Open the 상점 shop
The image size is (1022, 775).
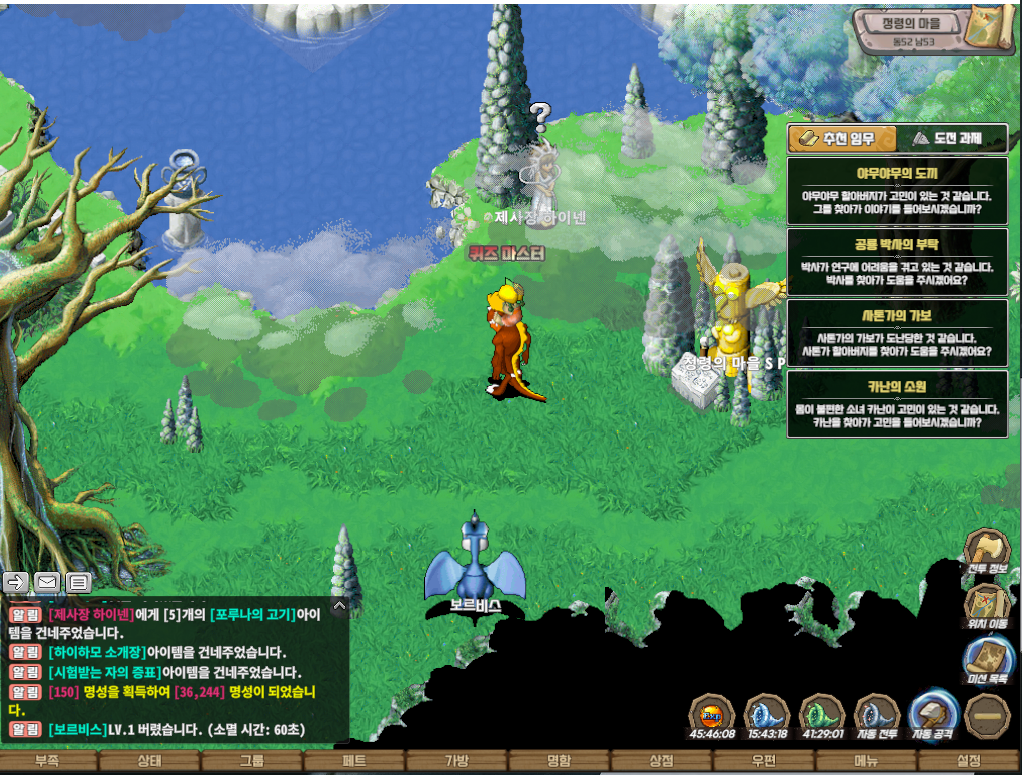tap(661, 762)
